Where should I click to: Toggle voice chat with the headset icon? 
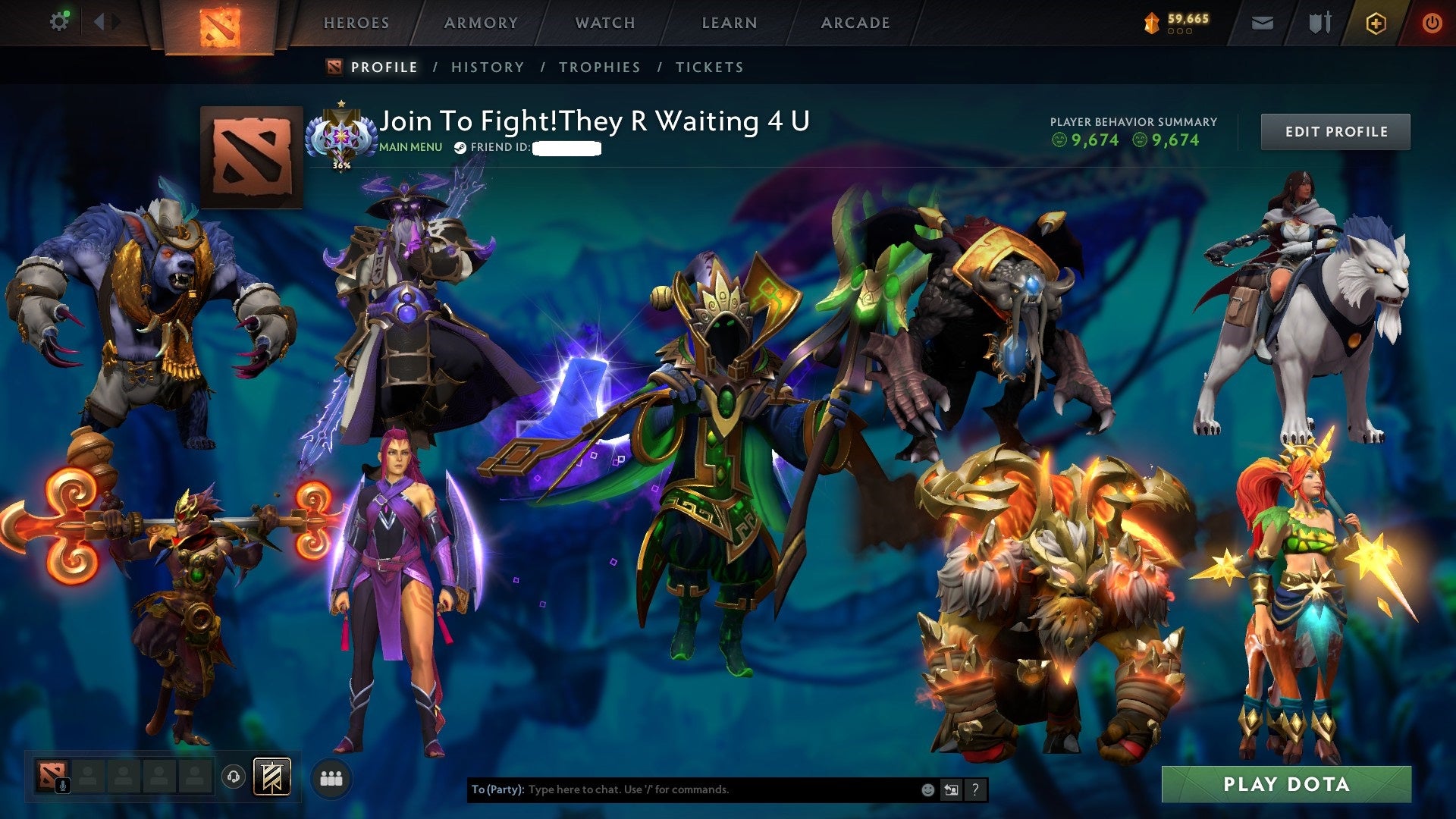tap(234, 777)
